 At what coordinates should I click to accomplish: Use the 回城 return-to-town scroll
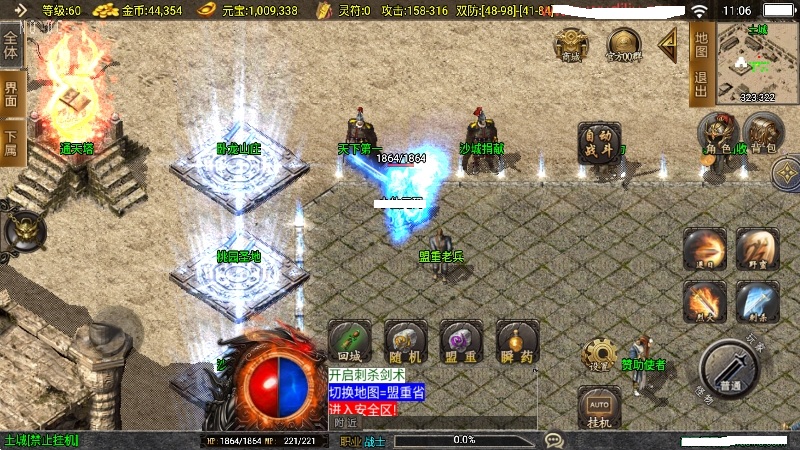tap(349, 341)
